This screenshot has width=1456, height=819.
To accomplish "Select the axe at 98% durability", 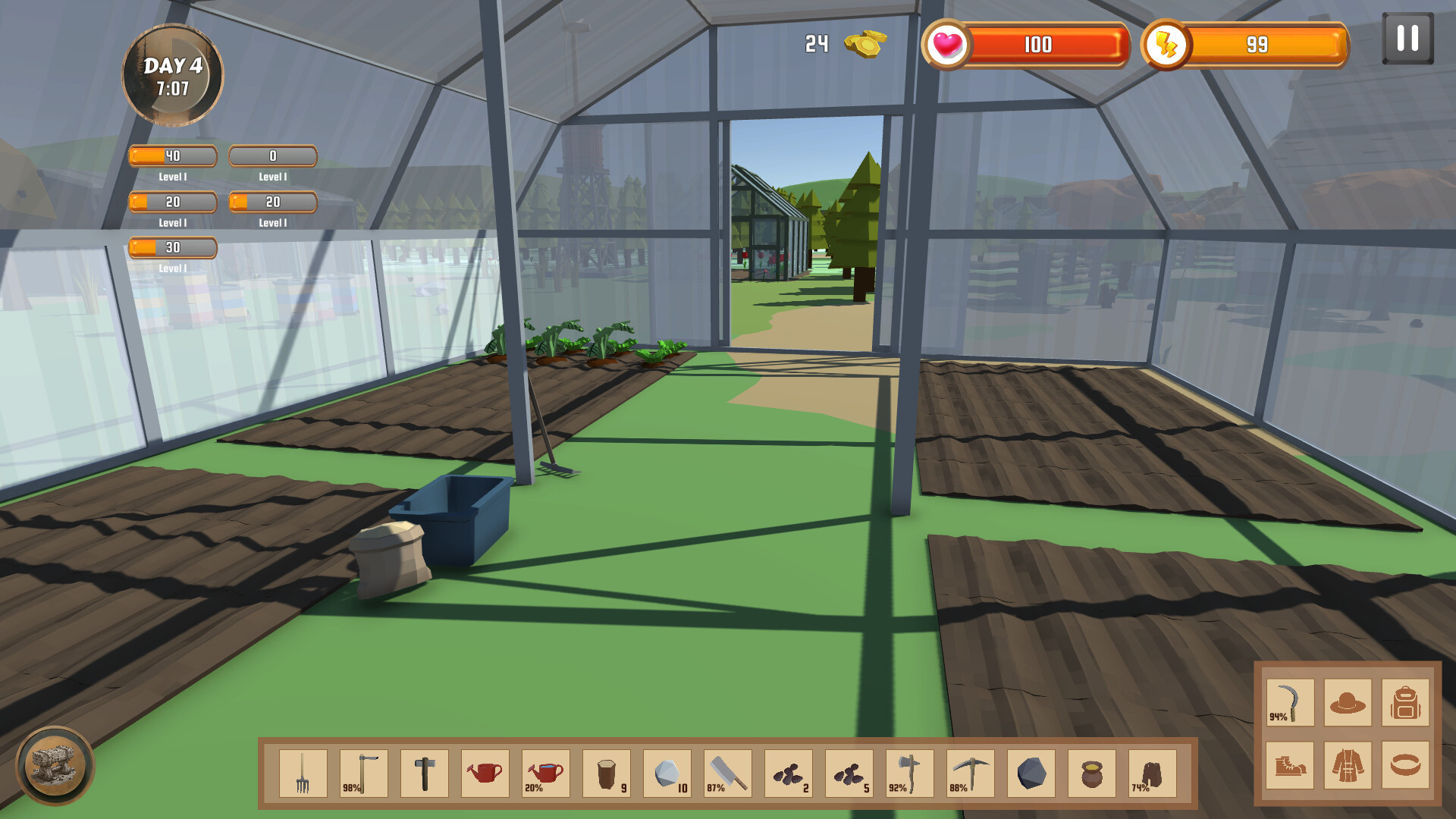I will click(x=362, y=773).
